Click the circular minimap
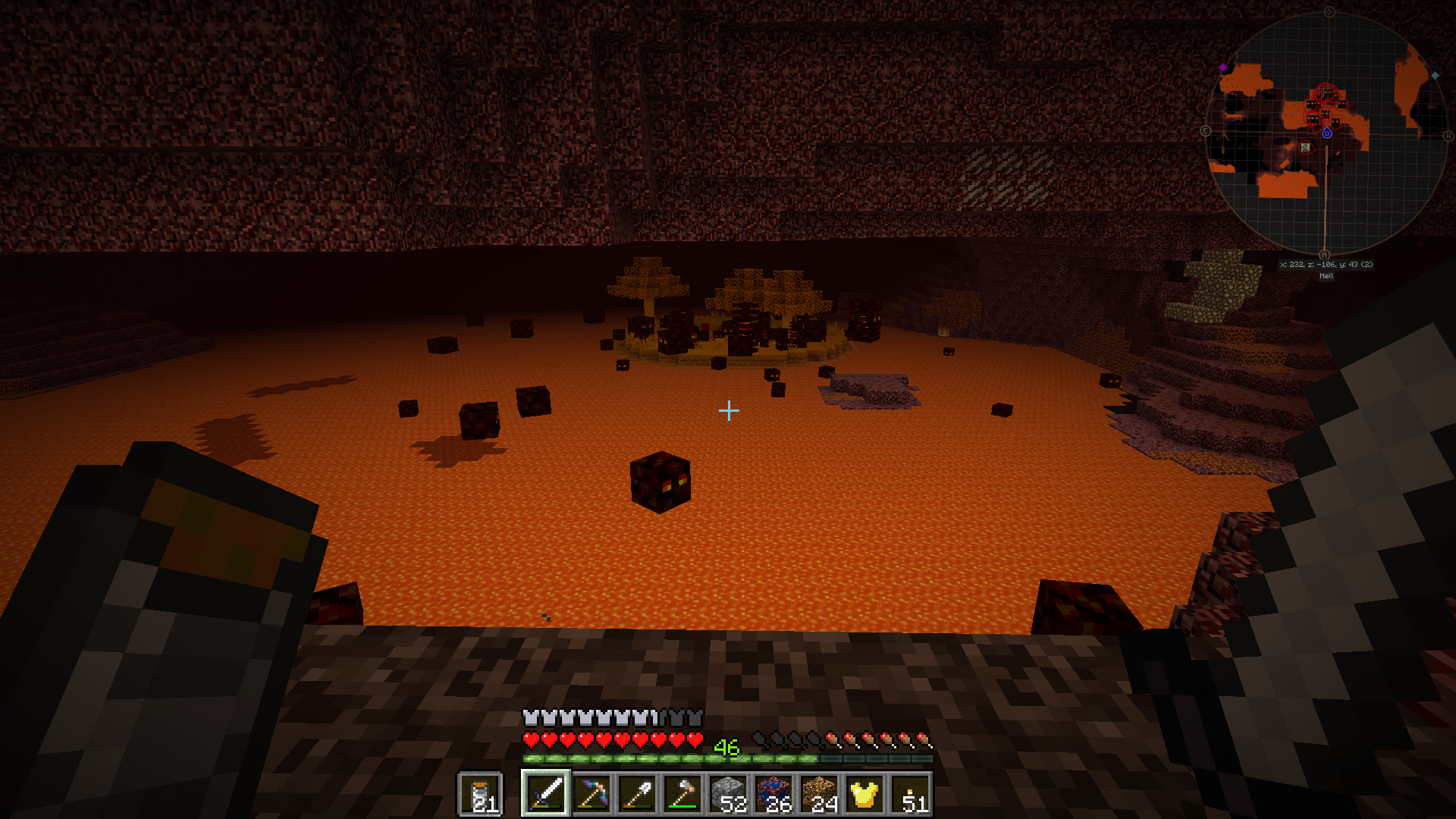The width and height of the screenshot is (1456, 819). 1326,133
